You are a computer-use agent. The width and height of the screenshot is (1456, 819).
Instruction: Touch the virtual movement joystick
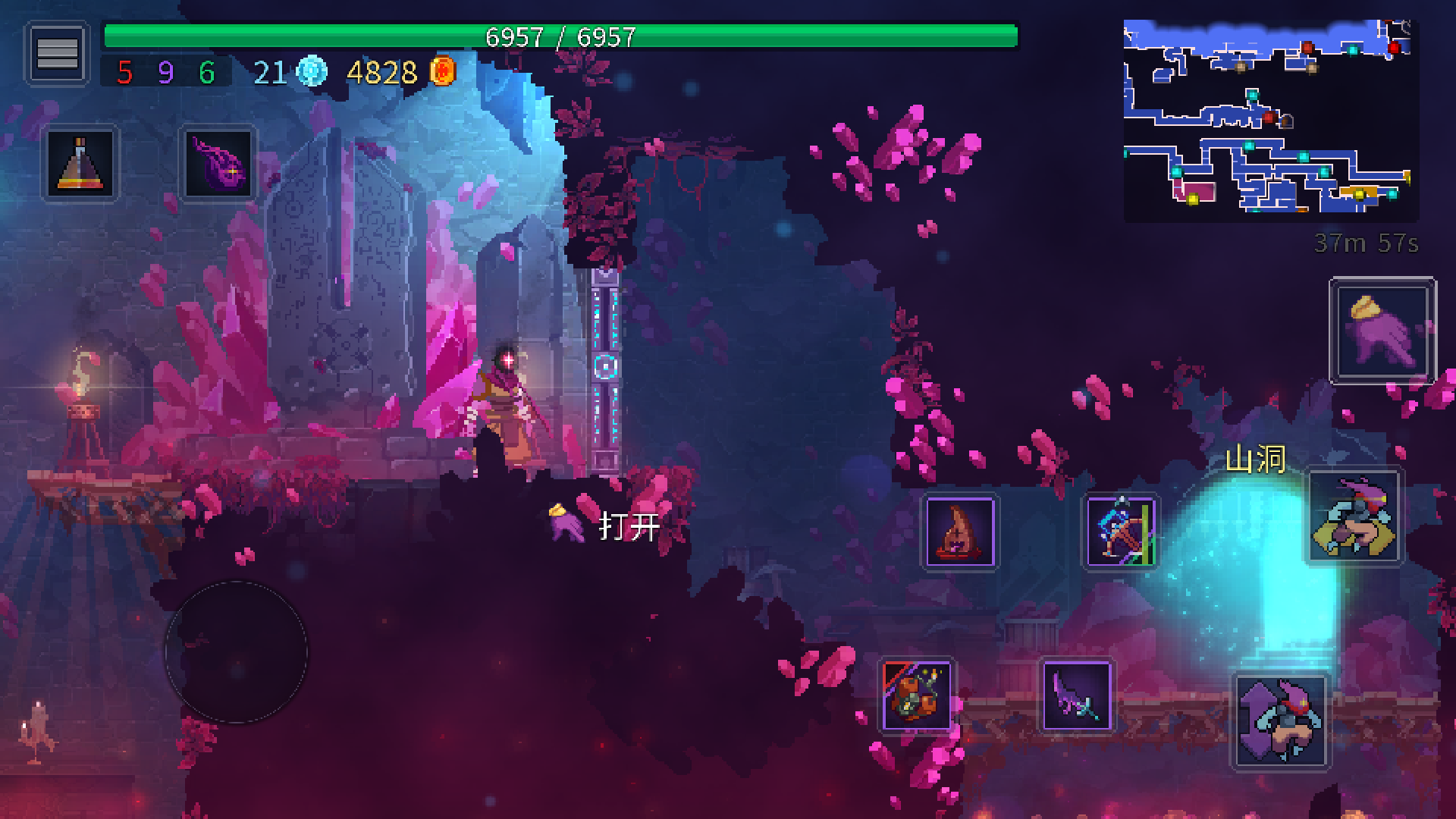click(x=236, y=651)
